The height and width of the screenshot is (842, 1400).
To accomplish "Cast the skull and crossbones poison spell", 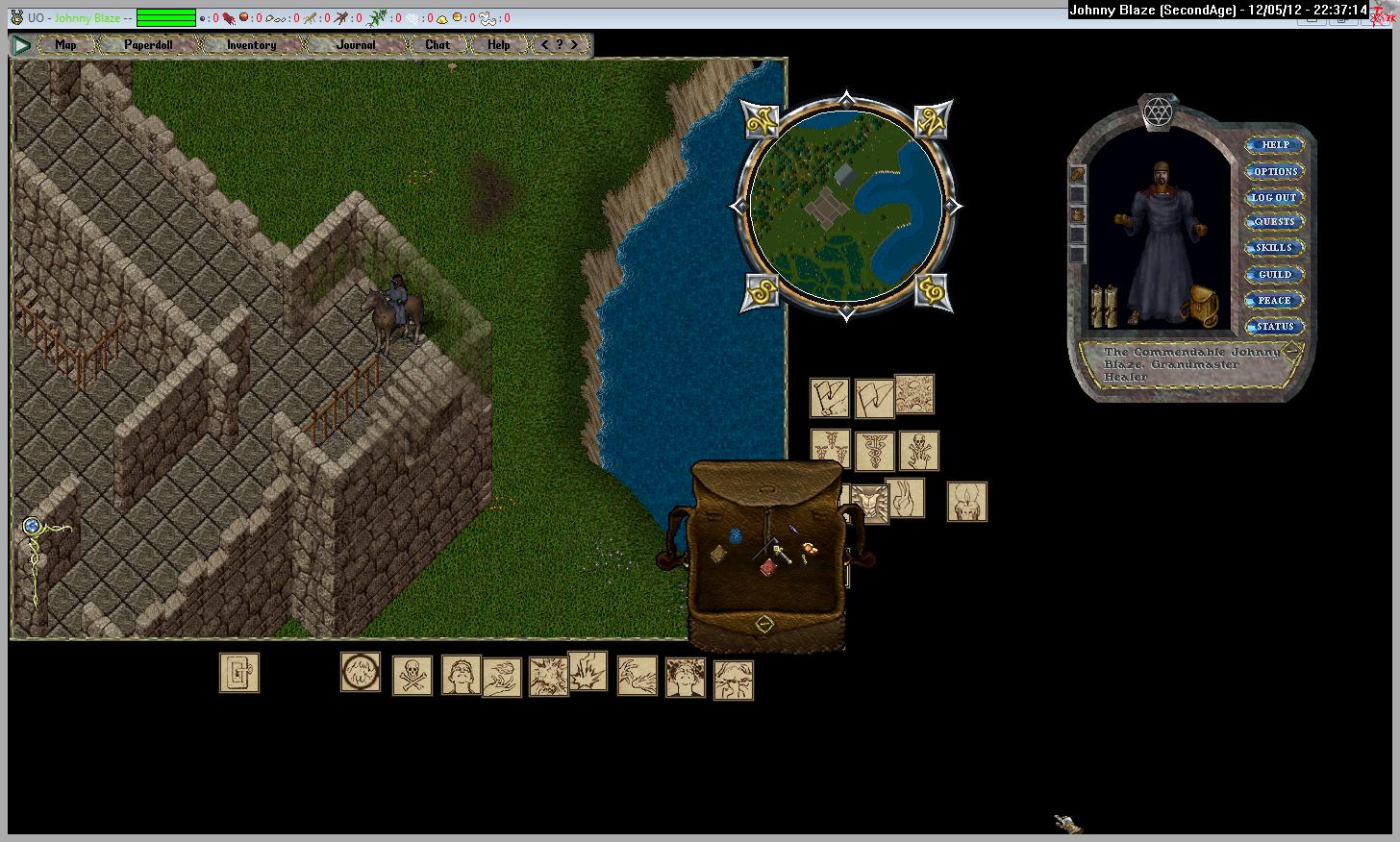I will [412, 675].
